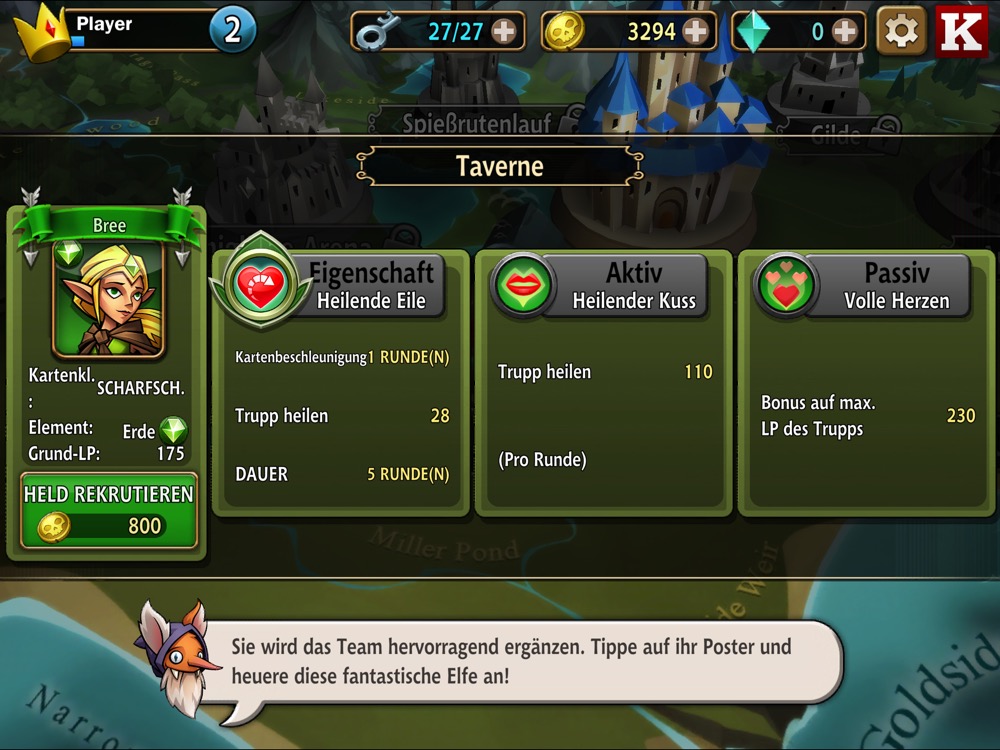
Task: Click the red K logo button
Action: click(x=961, y=31)
